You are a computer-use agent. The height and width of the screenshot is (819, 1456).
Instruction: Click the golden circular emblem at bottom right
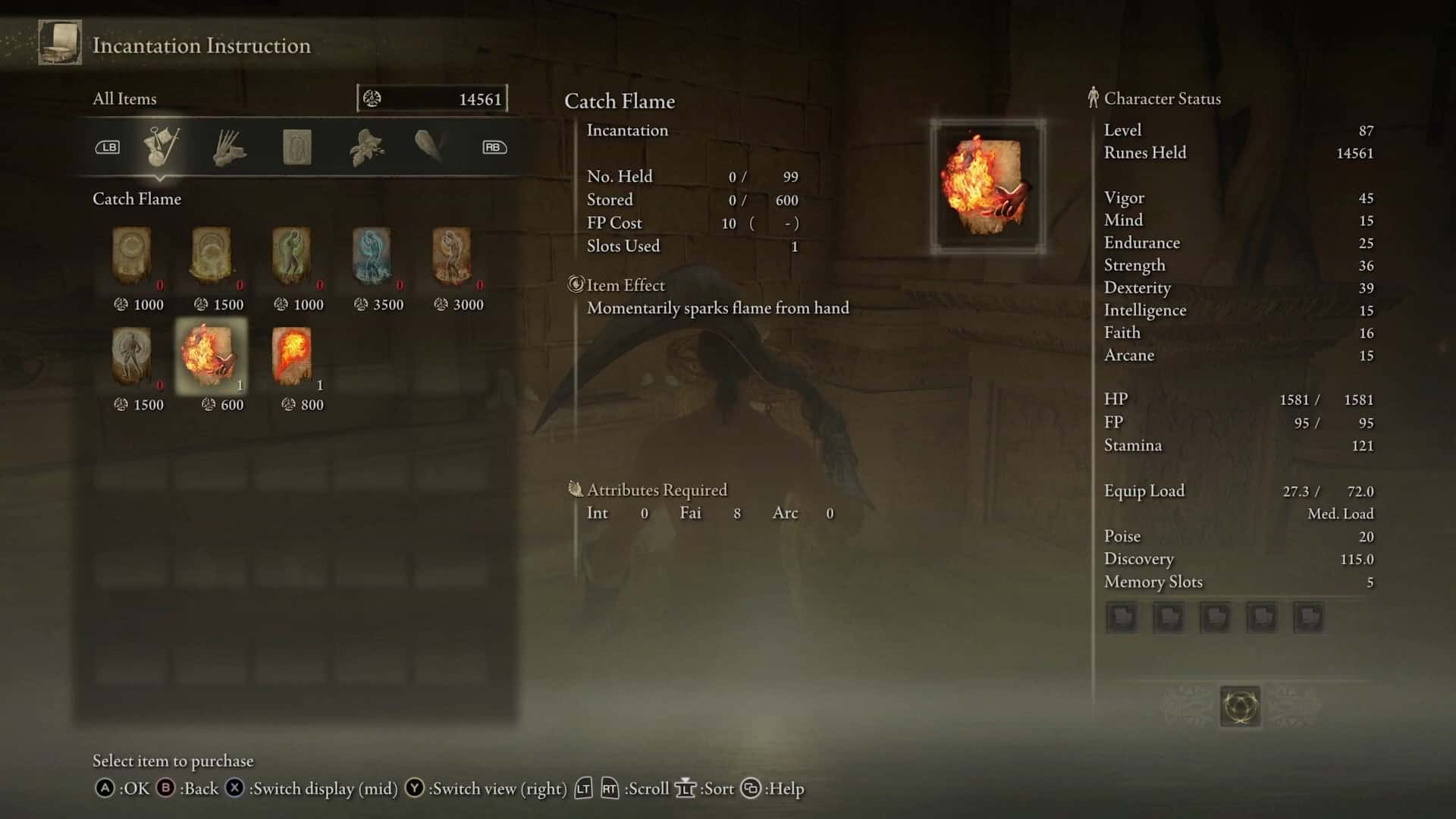pyautogui.click(x=1240, y=706)
